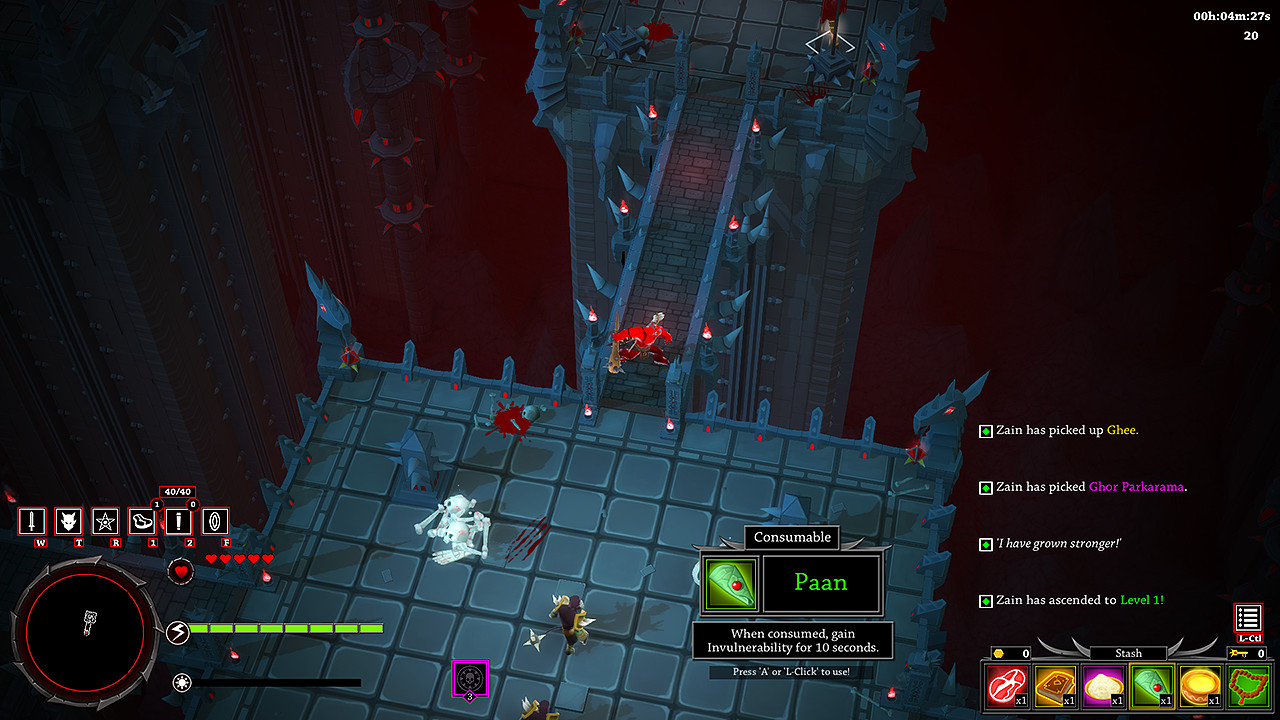1280x720 pixels.
Task: Click the meat item ability slot
Action: pyautogui.click(x=142, y=521)
